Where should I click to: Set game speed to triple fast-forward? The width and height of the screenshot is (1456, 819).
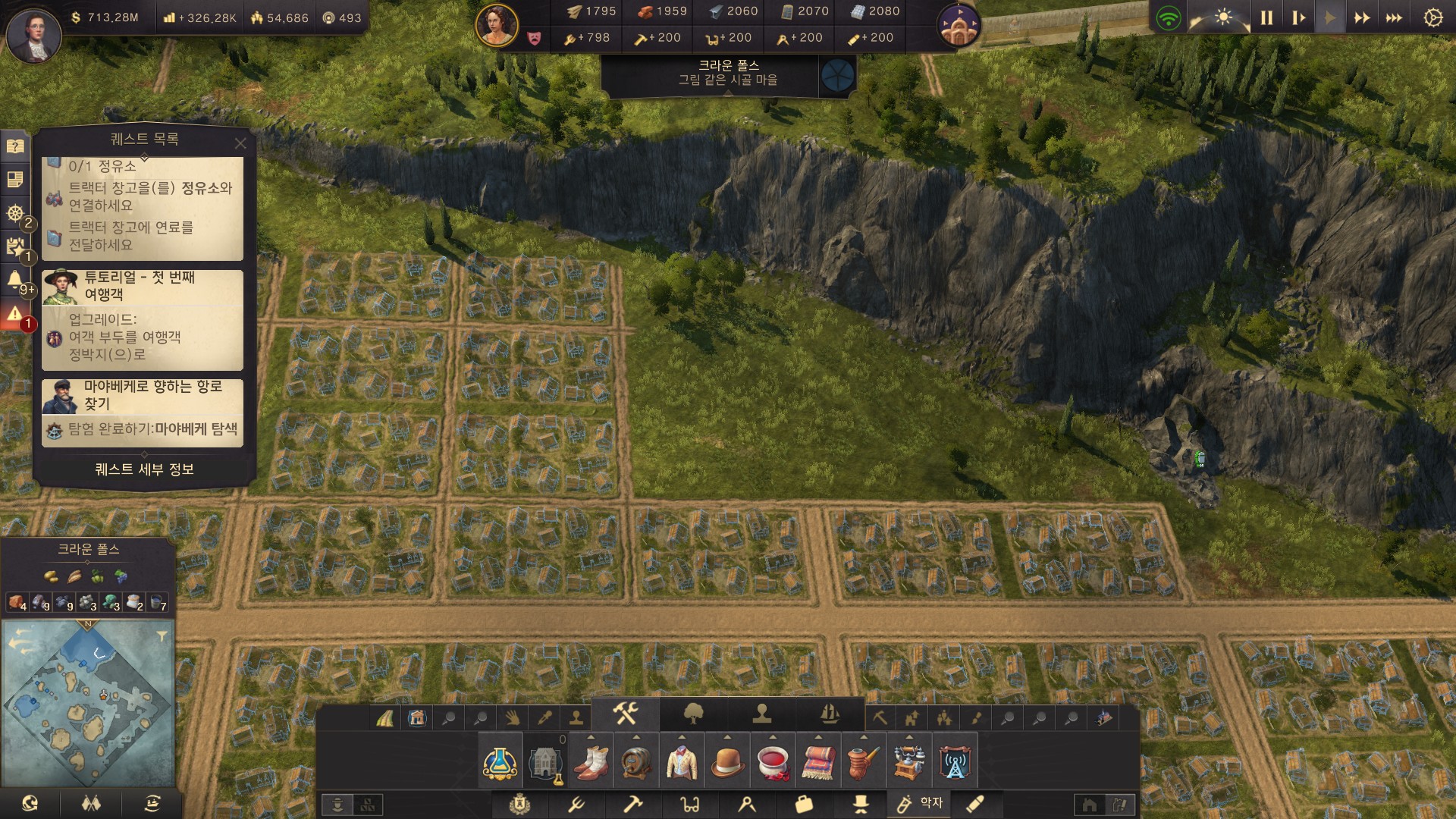pyautogui.click(x=1394, y=18)
